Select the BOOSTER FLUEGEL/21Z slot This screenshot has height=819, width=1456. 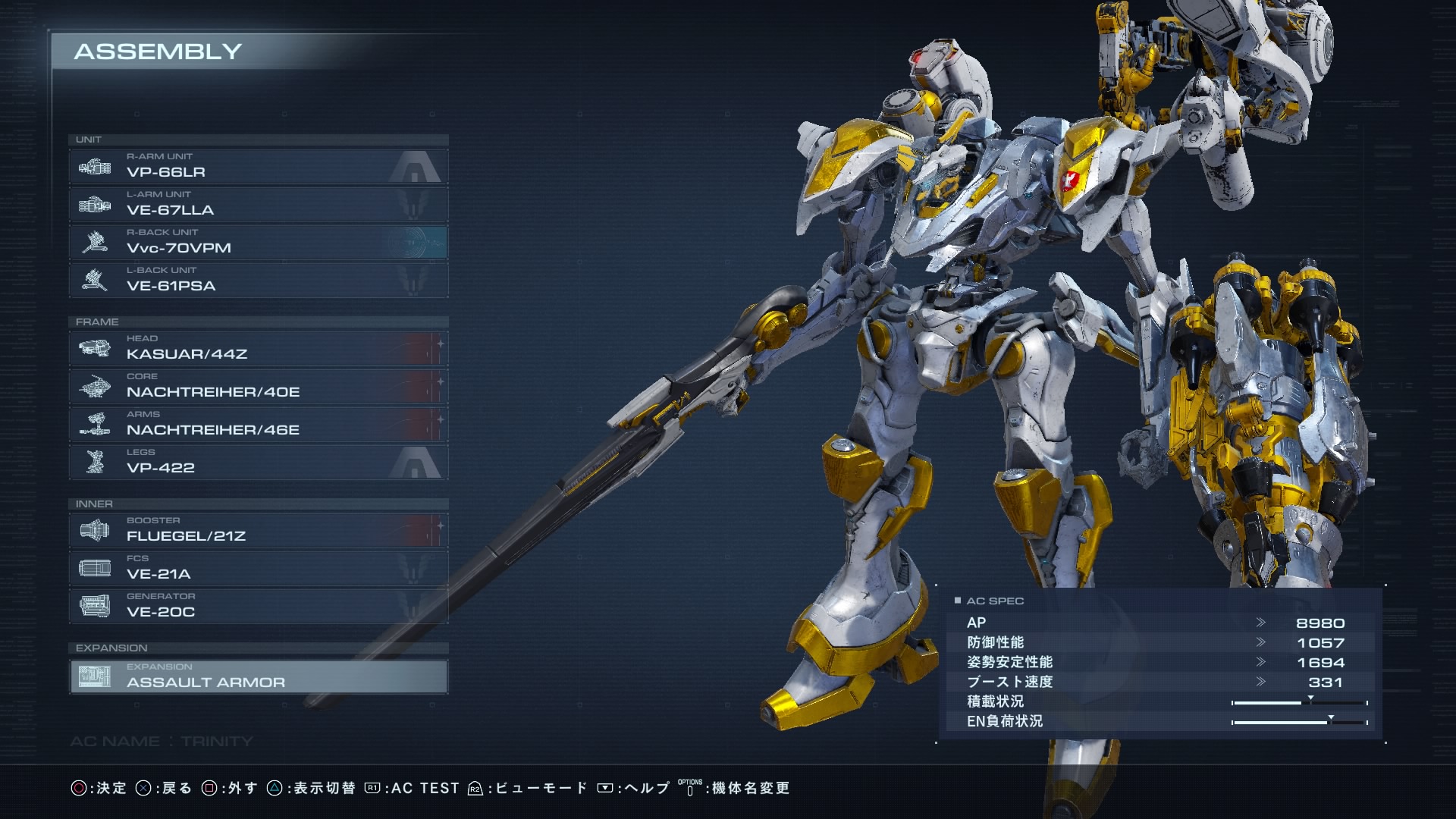click(258, 530)
